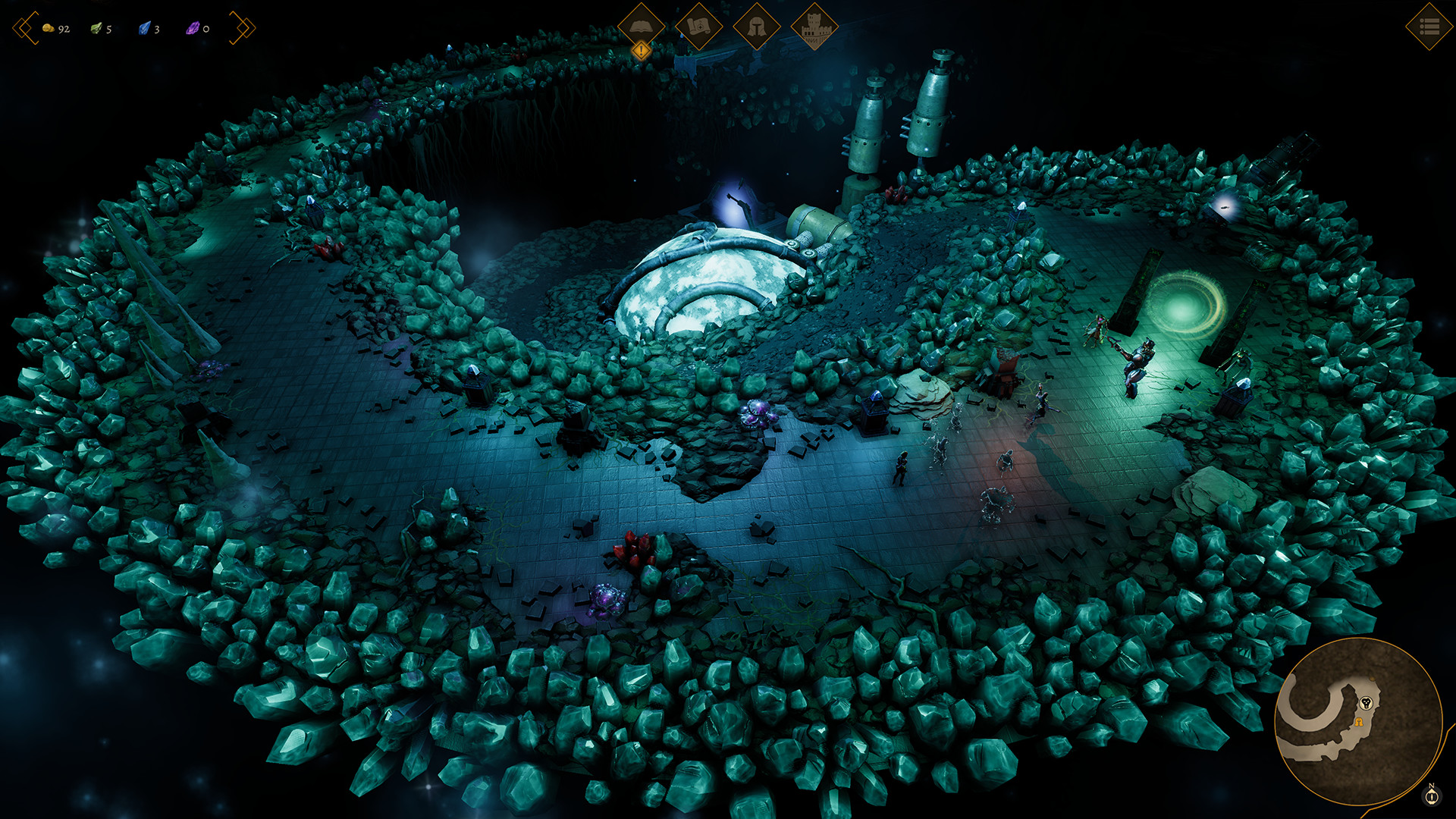Viewport: 1456px width, 819px height.
Task: Select the skull marker on minimap
Action: 1367,703
